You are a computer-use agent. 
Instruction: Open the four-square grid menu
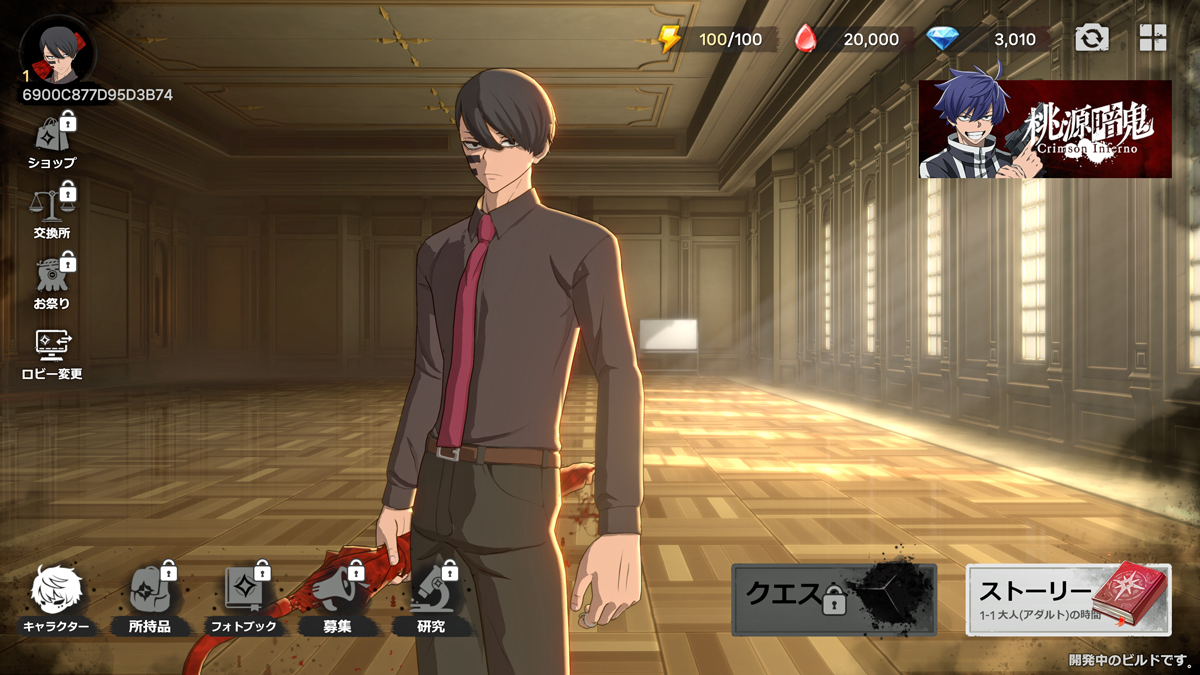pos(1153,39)
